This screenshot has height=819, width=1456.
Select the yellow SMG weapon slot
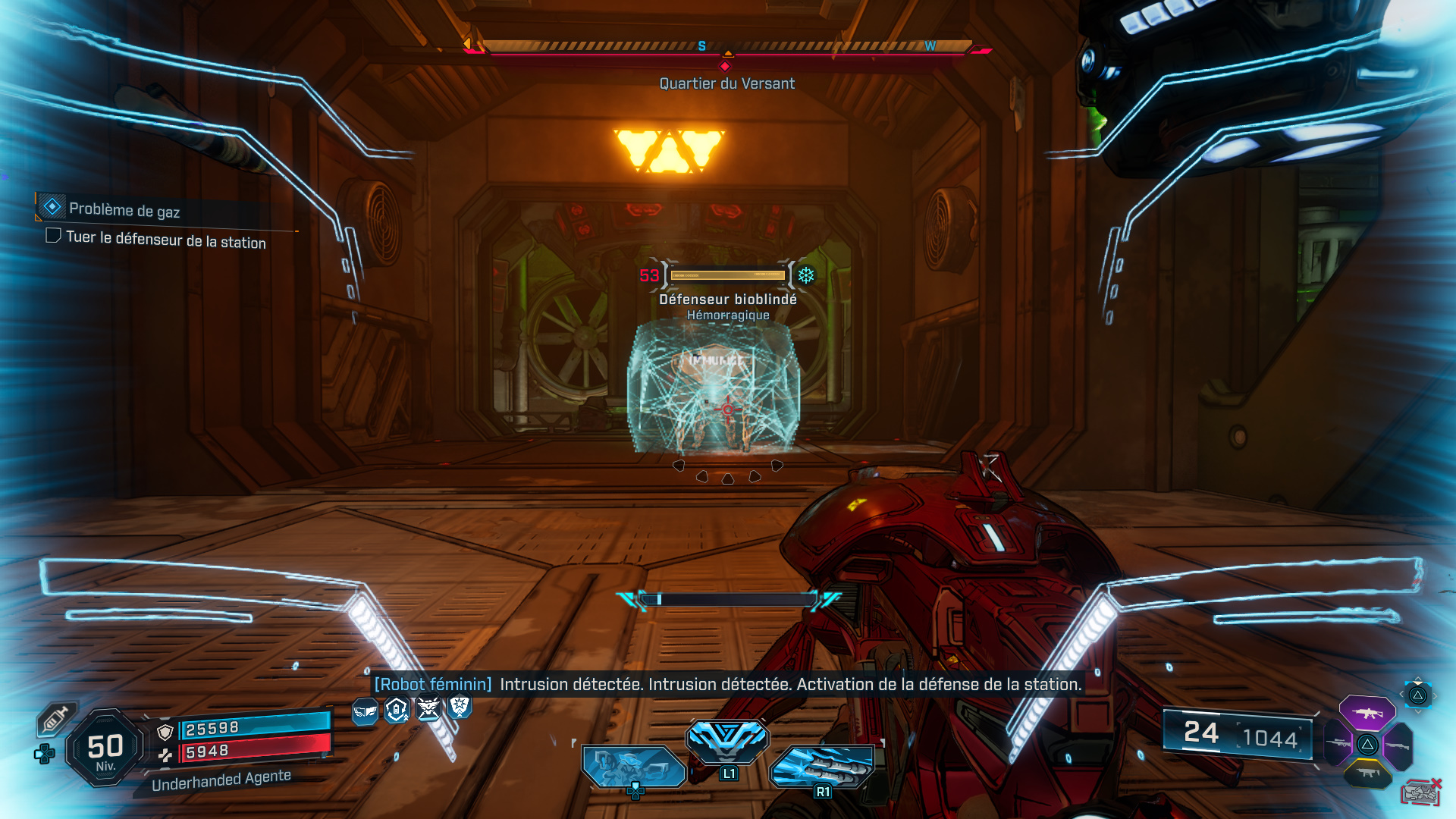(x=1368, y=772)
